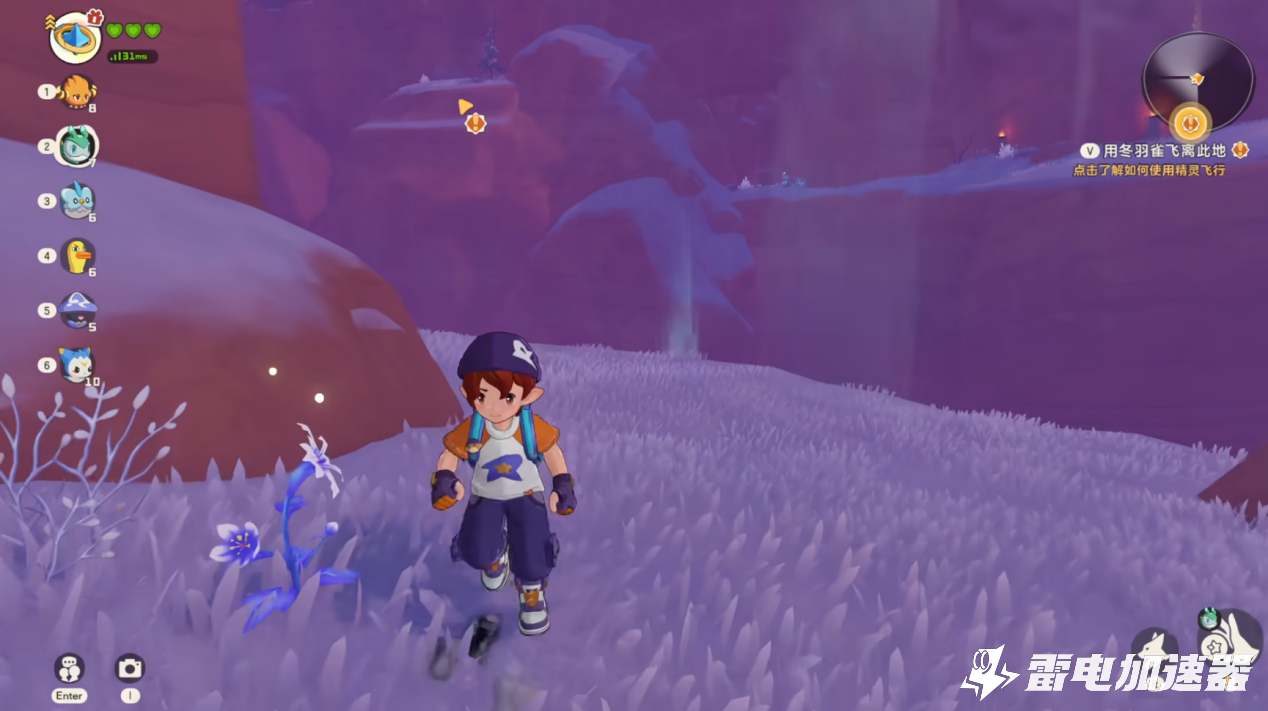
Task: Choose the blue-haired pet in slot 6
Action: click(x=77, y=365)
